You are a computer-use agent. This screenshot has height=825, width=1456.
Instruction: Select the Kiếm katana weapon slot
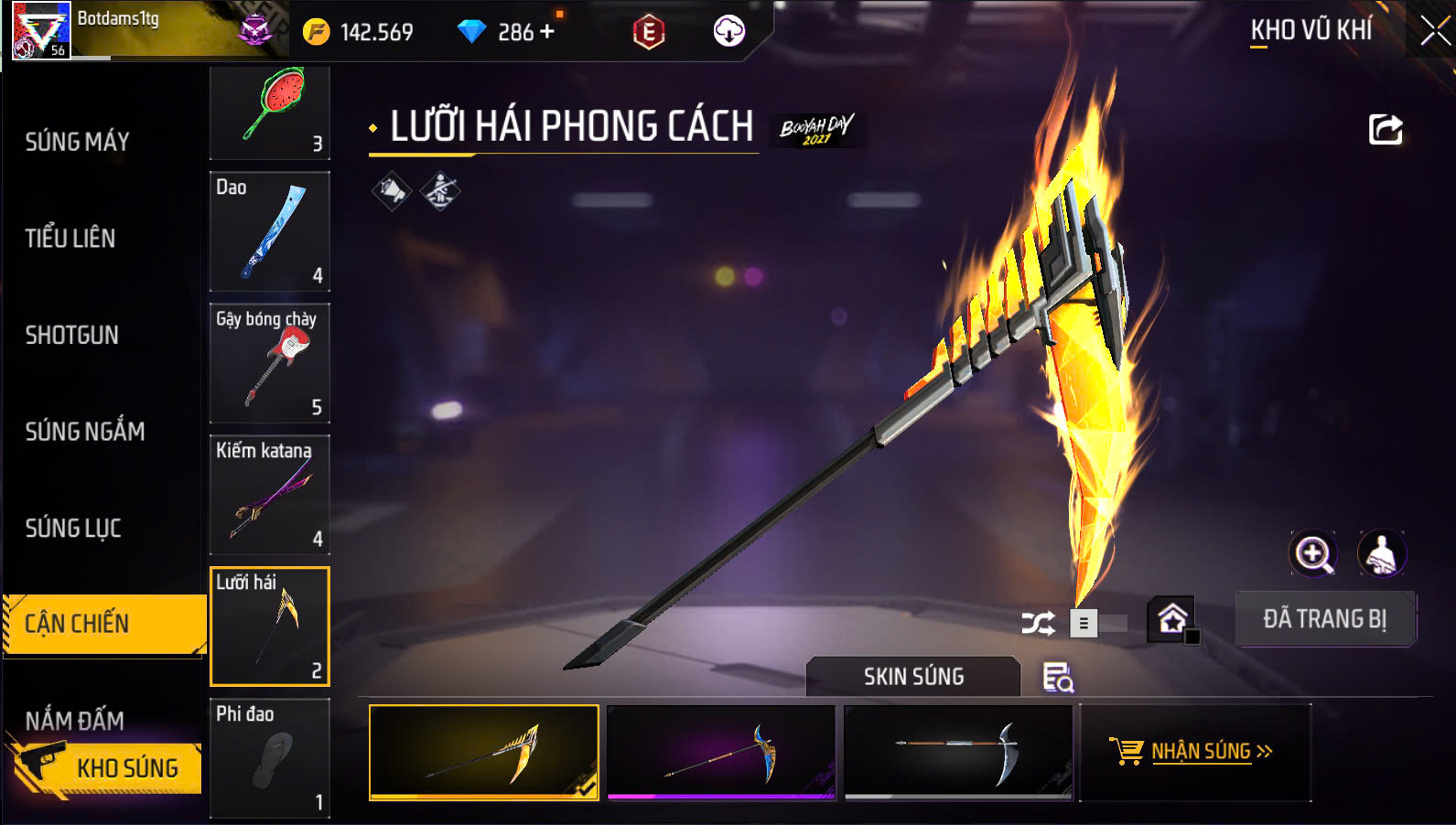270,495
